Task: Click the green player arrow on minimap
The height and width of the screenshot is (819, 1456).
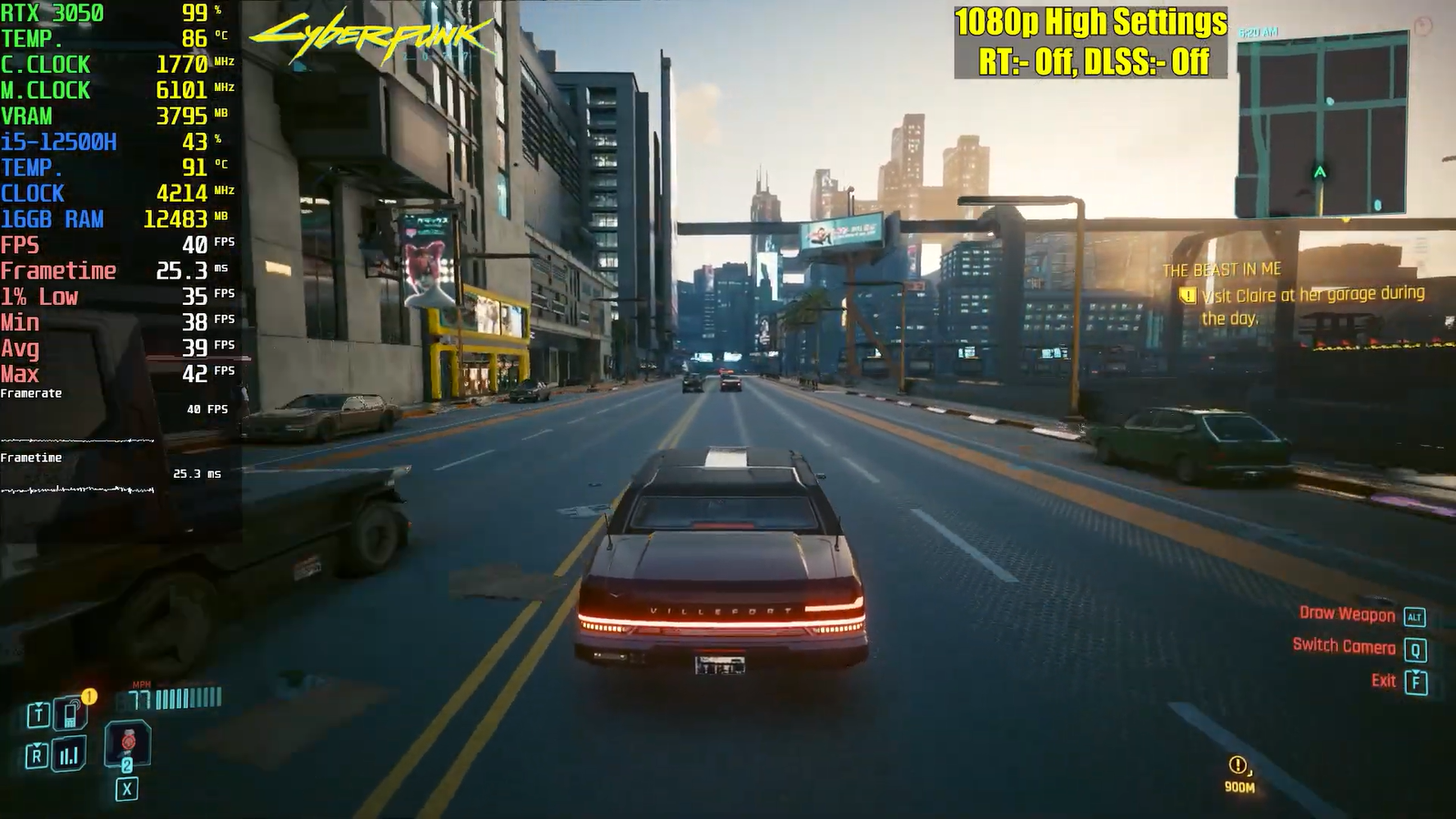Action: pyautogui.click(x=1319, y=172)
